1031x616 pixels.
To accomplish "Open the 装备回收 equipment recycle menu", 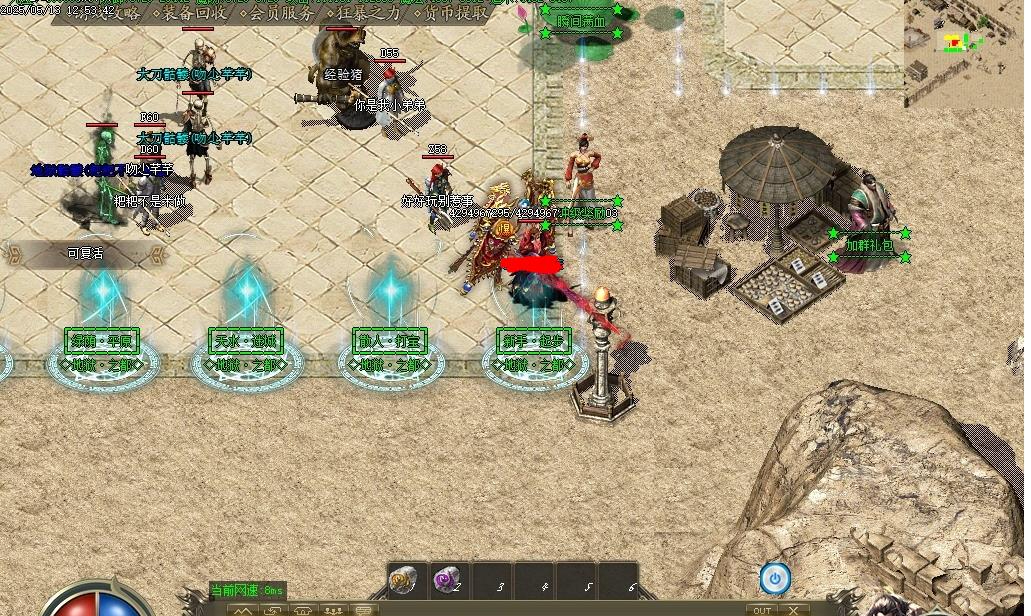I will pos(193,13).
